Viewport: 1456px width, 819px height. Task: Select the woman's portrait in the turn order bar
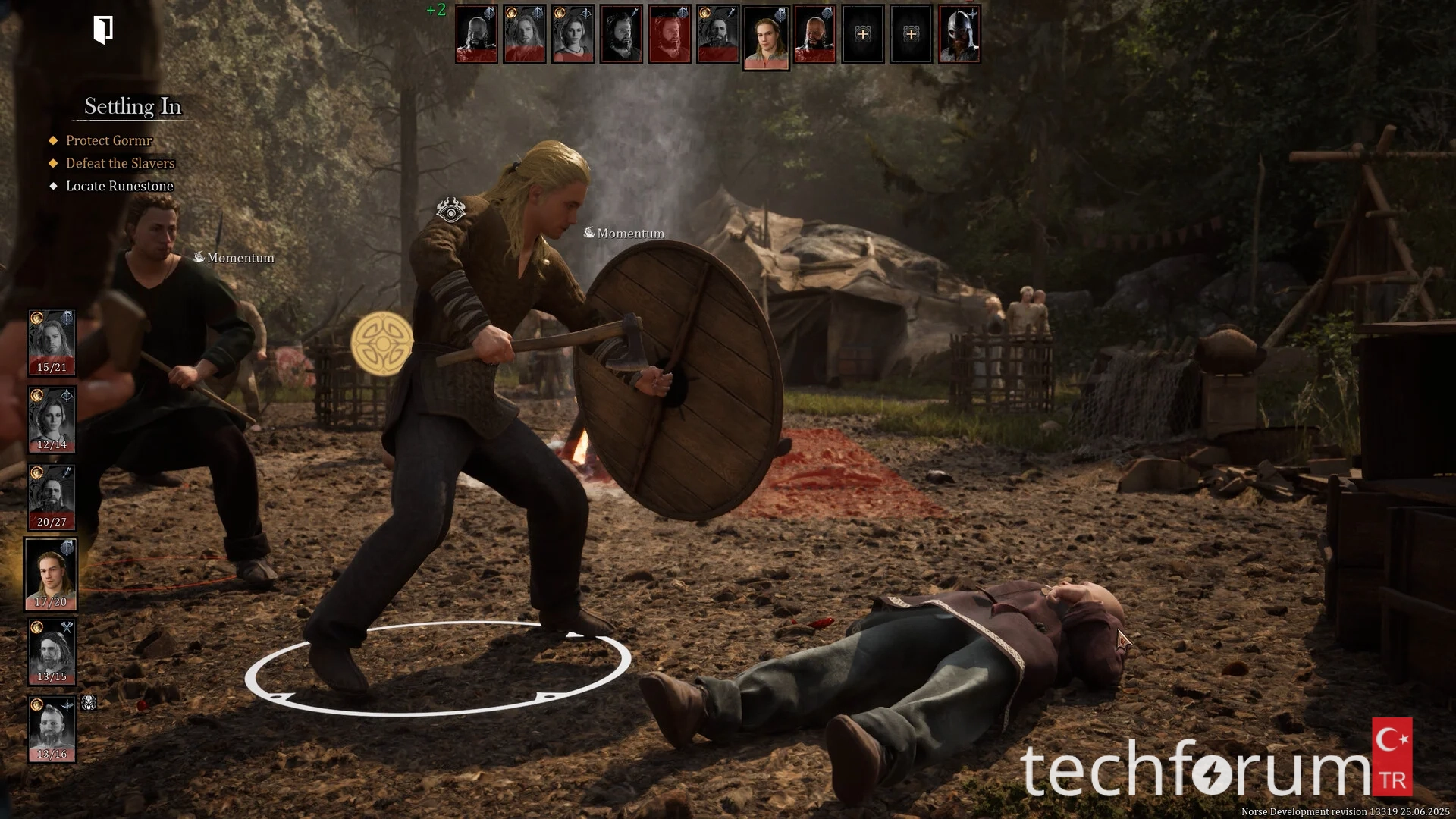pos(573,34)
